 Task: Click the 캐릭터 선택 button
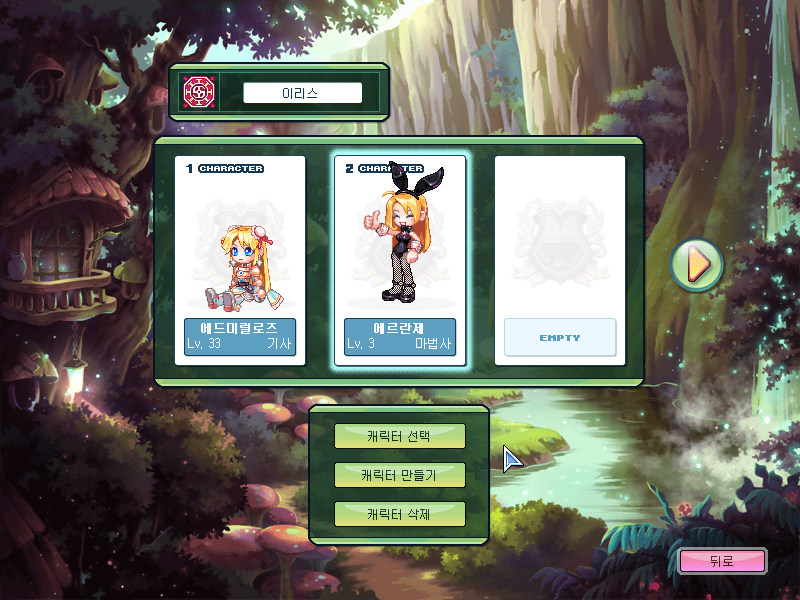tap(400, 436)
